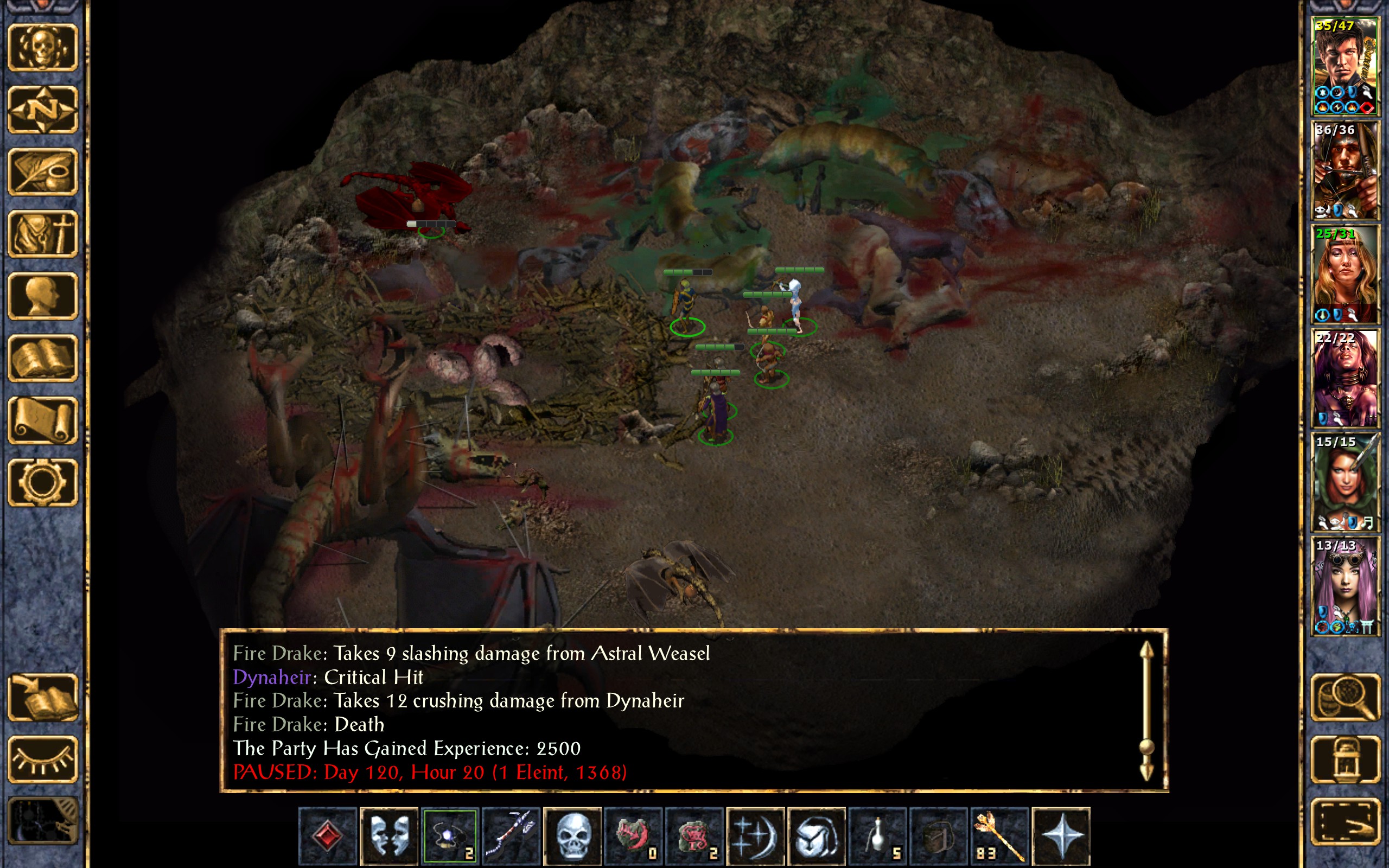1389x868 pixels.
Task: Use the potion quick item with count 5
Action: coord(877,835)
